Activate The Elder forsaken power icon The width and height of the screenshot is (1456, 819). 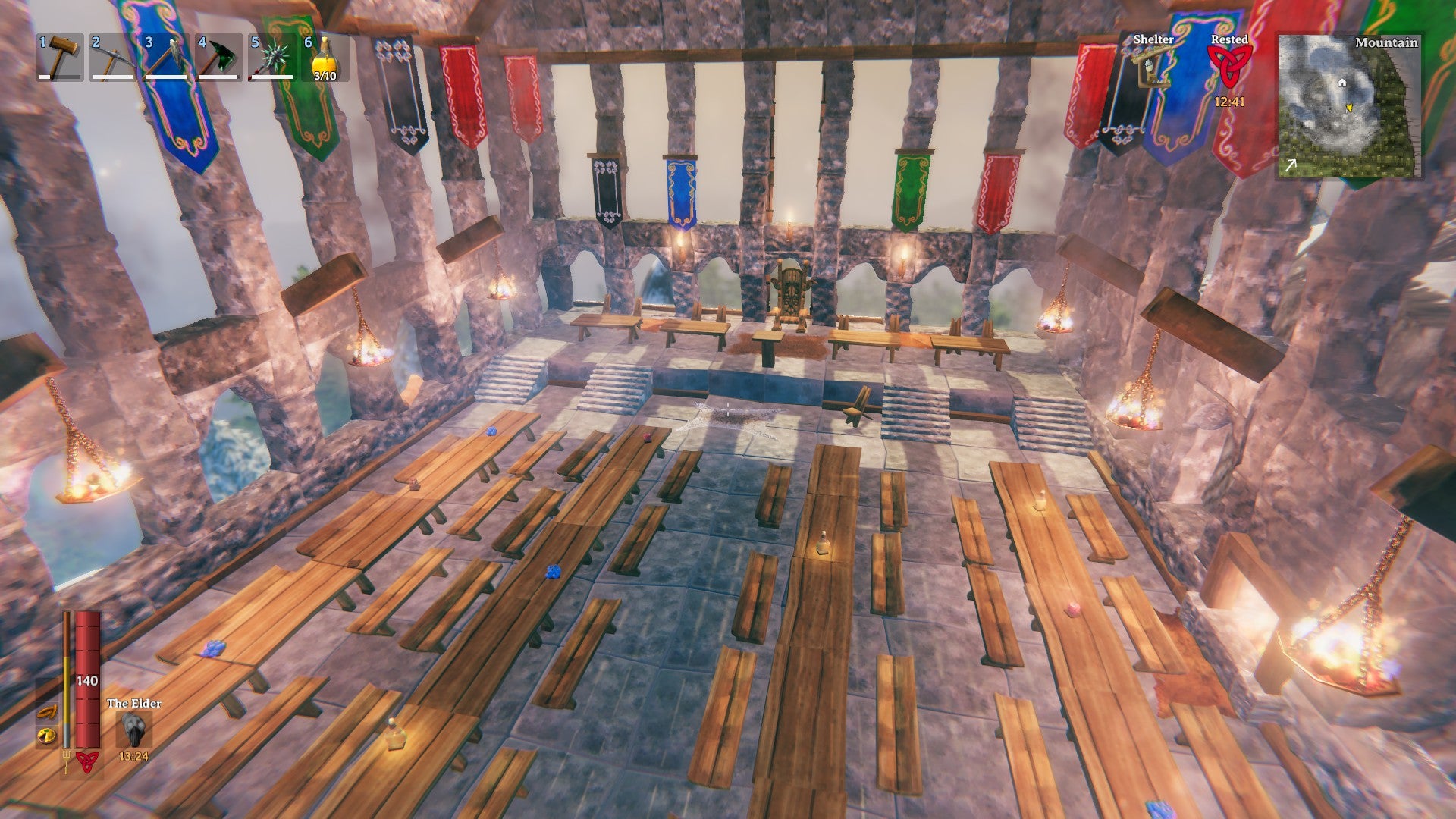(x=134, y=730)
